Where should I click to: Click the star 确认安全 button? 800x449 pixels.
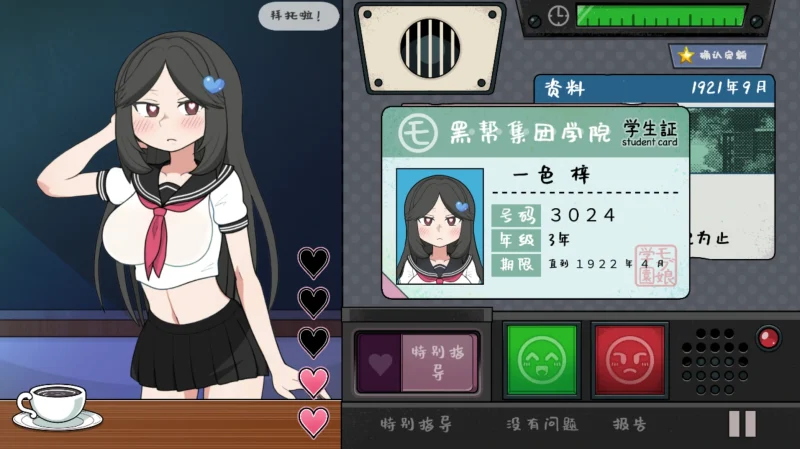click(x=717, y=56)
